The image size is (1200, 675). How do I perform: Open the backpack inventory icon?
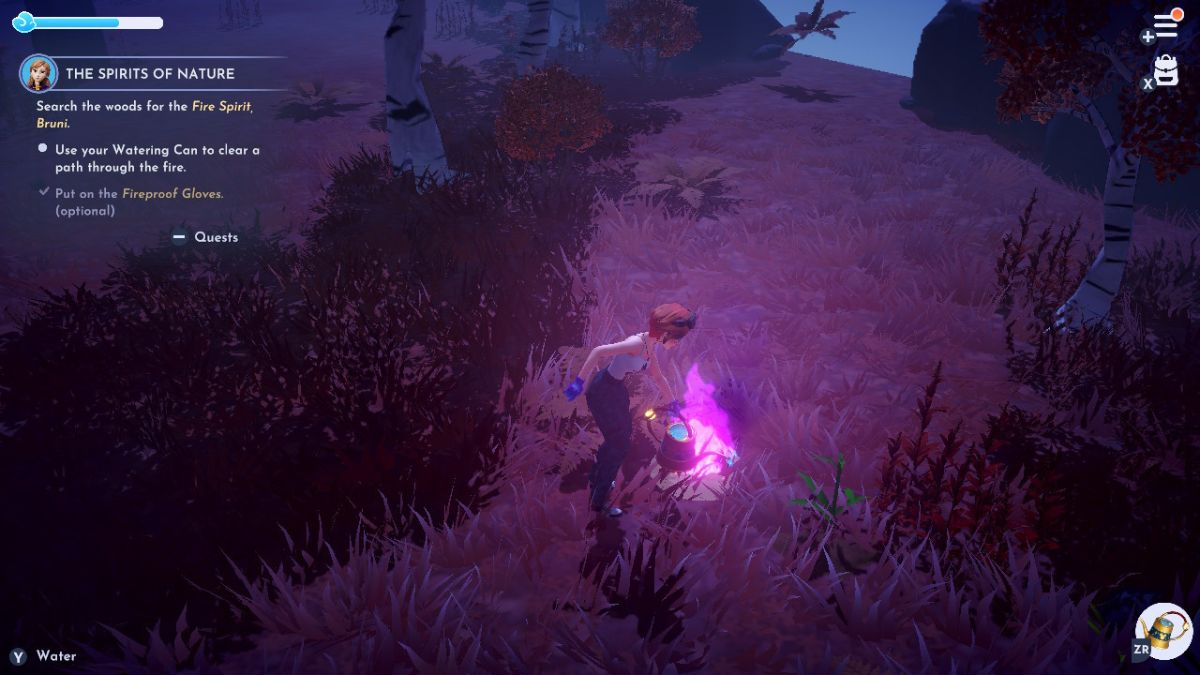[x=1166, y=70]
